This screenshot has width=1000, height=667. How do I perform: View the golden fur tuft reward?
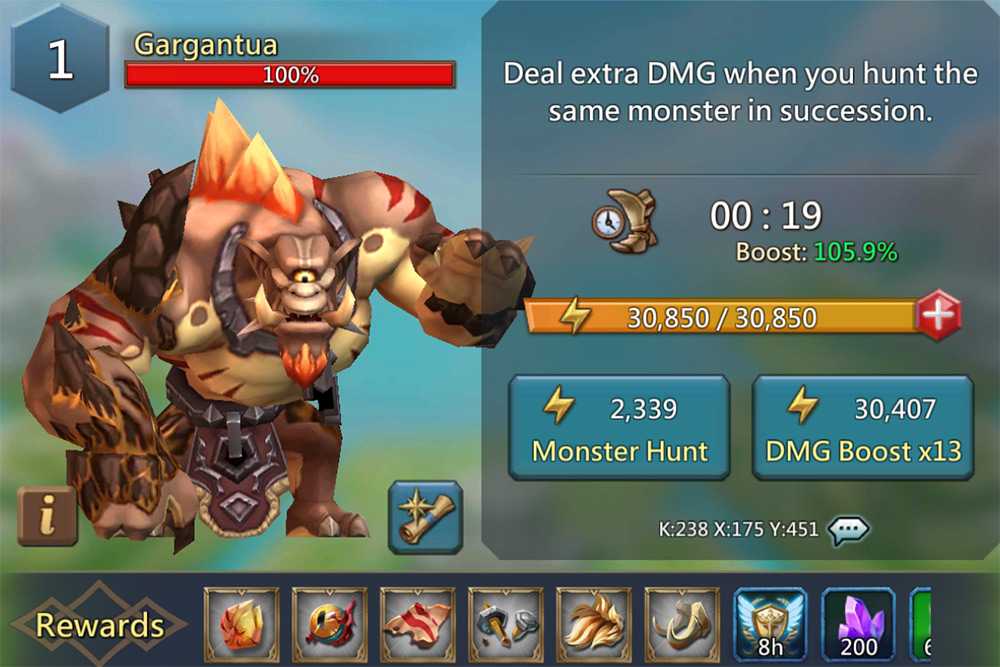pyautogui.click(x=594, y=625)
